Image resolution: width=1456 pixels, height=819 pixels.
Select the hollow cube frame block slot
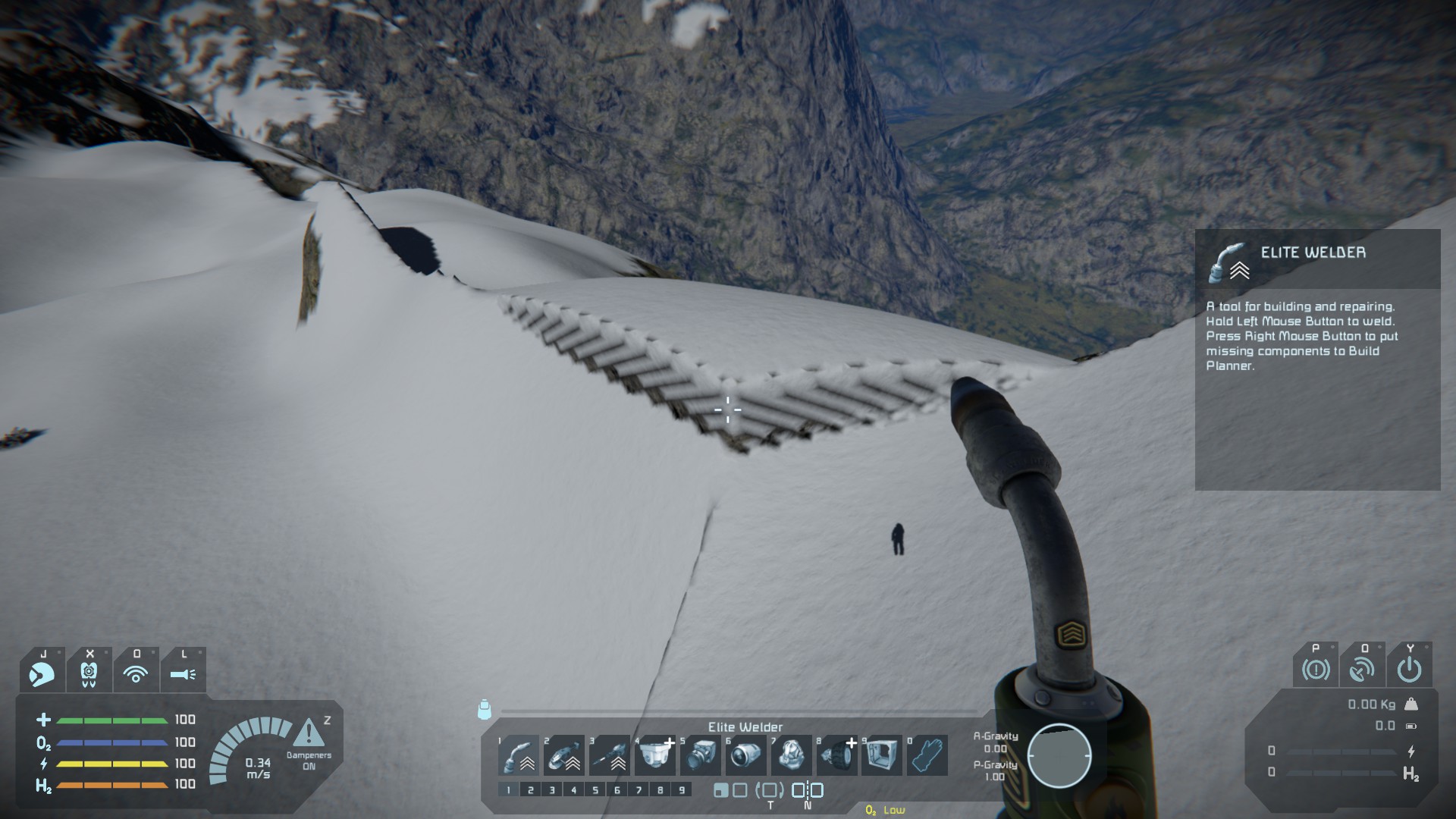[x=880, y=755]
